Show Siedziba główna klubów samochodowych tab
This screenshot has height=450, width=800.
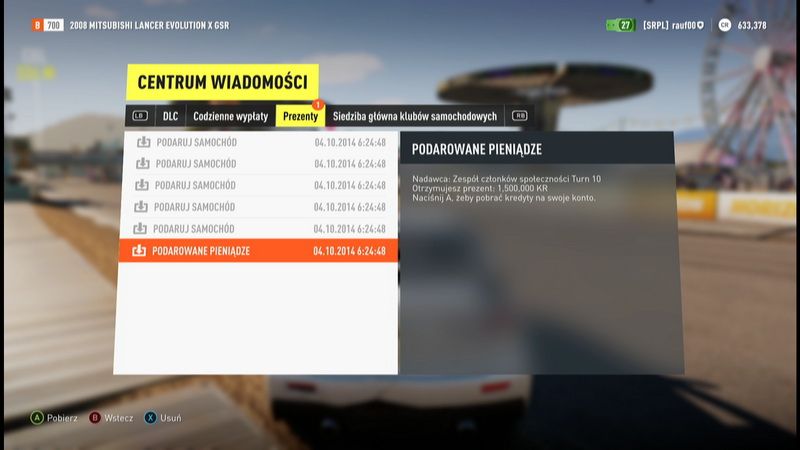click(x=414, y=116)
